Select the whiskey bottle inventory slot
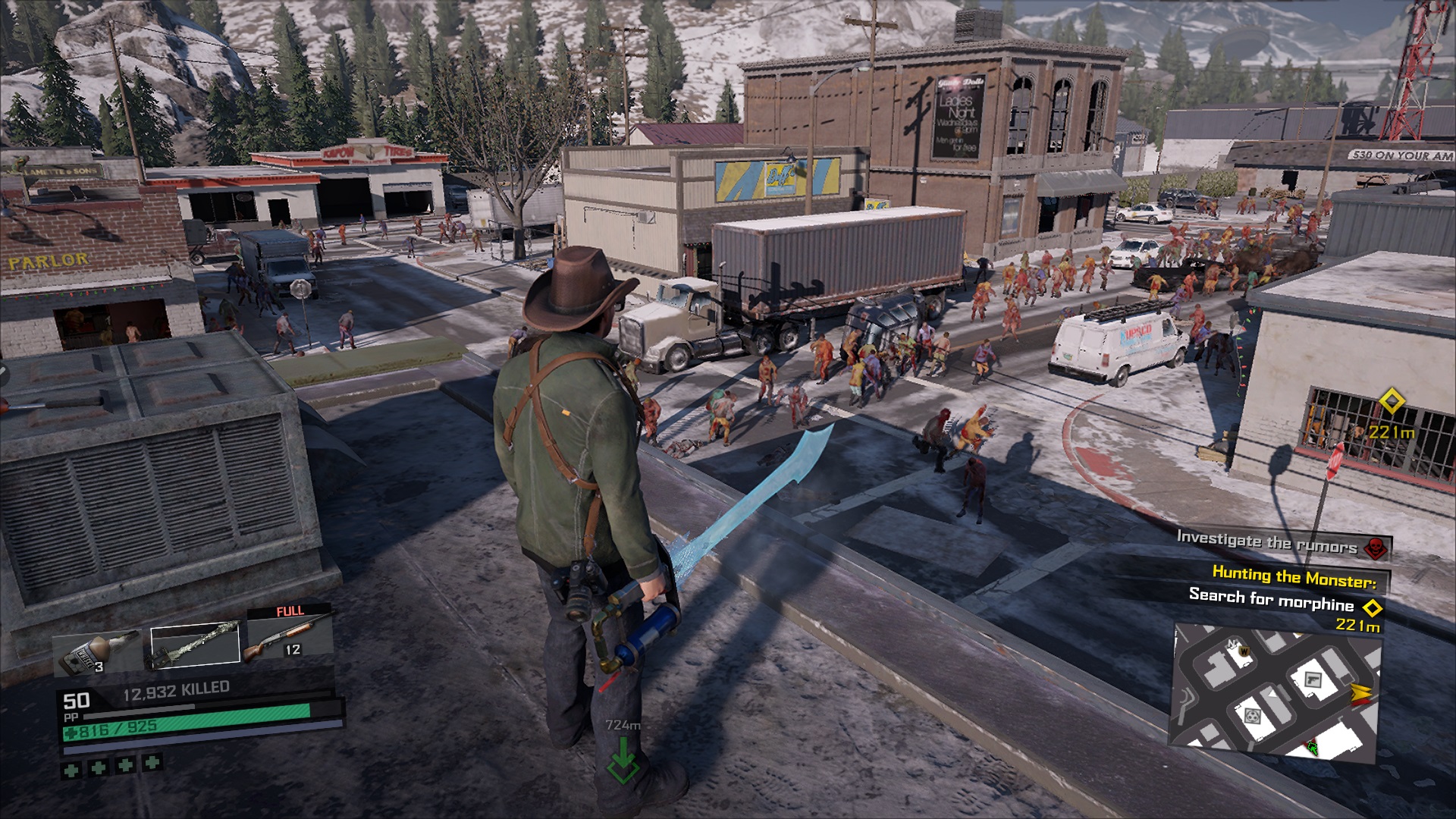The image size is (1456, 819). 97,651
